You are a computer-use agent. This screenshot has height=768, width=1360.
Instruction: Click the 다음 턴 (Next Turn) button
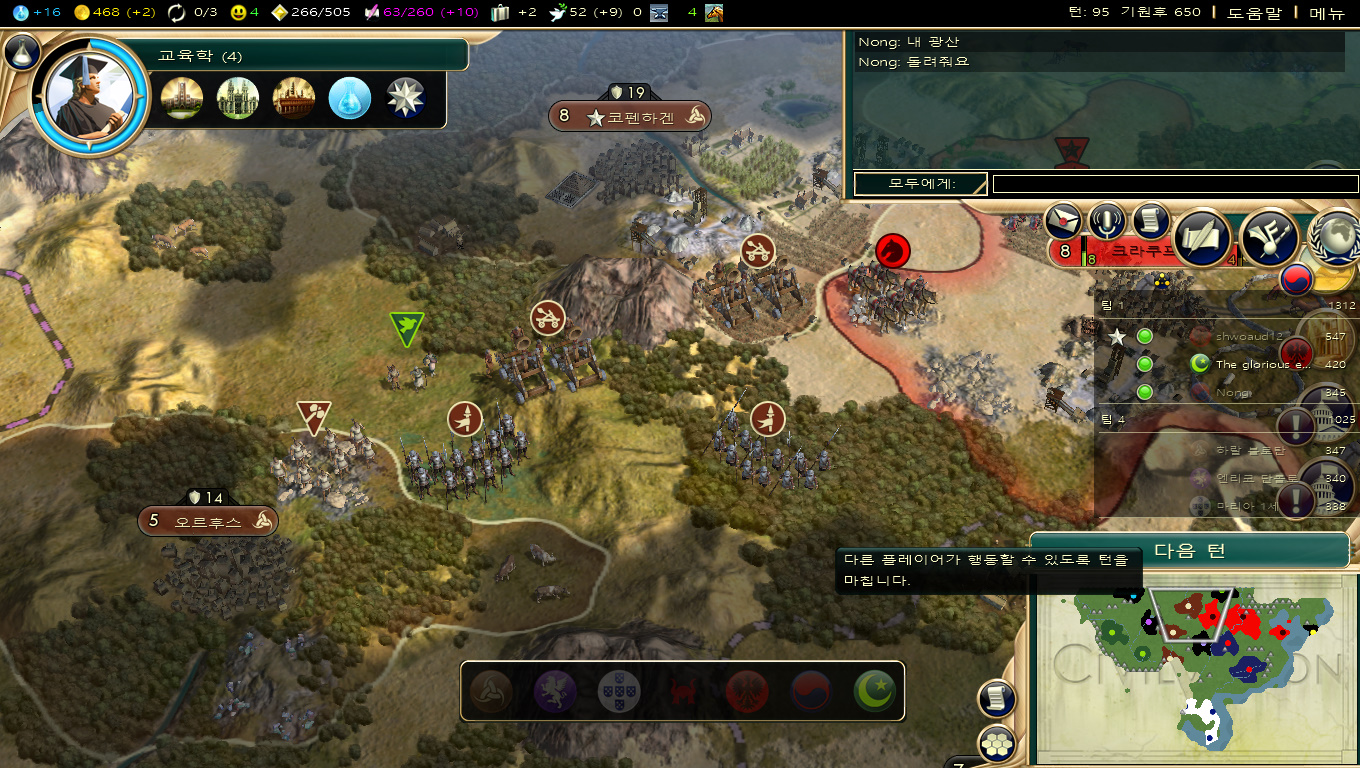tap(1189, 551)
